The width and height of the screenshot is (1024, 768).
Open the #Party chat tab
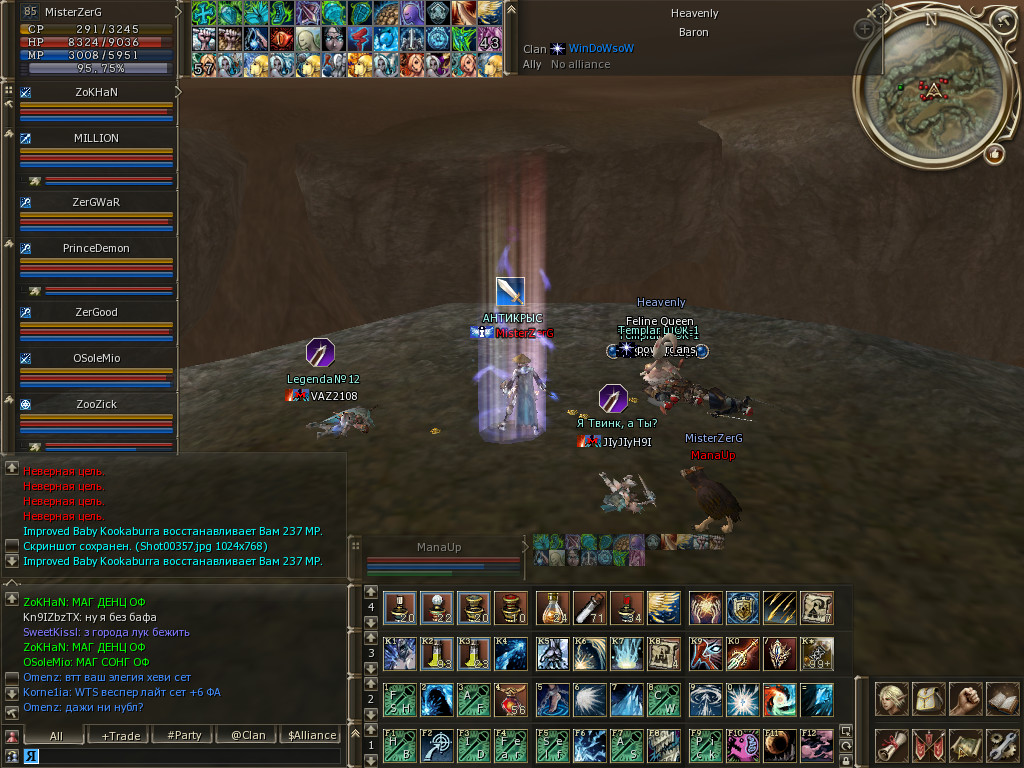click(184, 735)
